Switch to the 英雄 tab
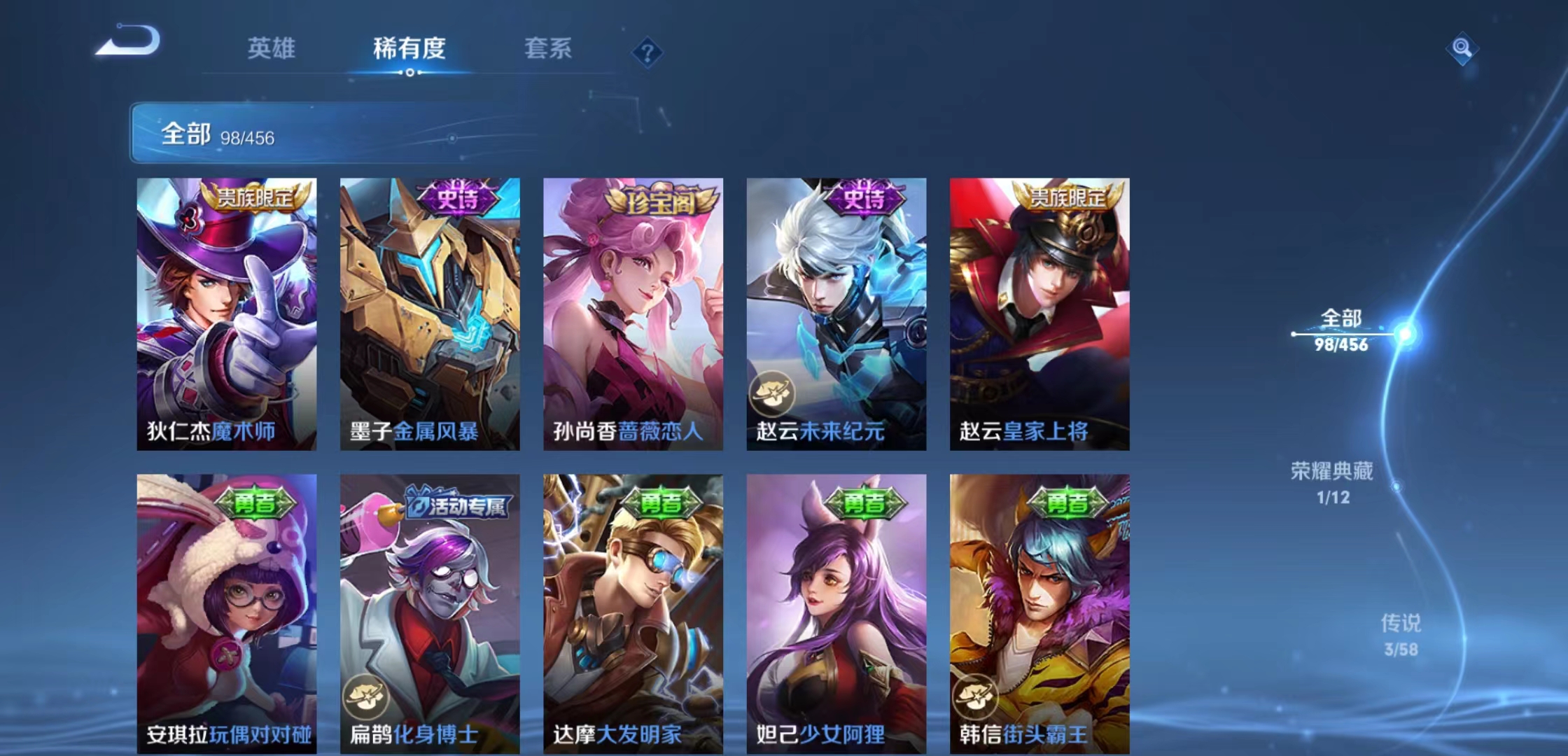Image resolution: width=1568 pixels, height=756 pixels. (x=272, y=49)
